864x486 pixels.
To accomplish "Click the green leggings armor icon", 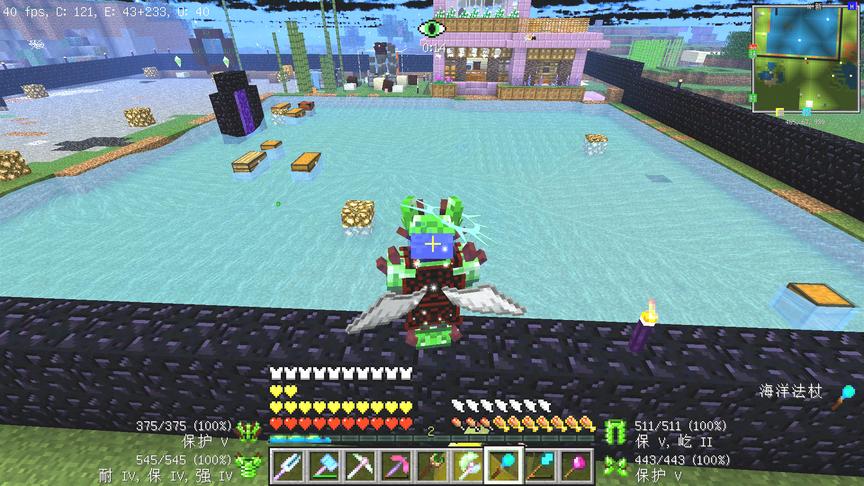I will pos(614,433).
